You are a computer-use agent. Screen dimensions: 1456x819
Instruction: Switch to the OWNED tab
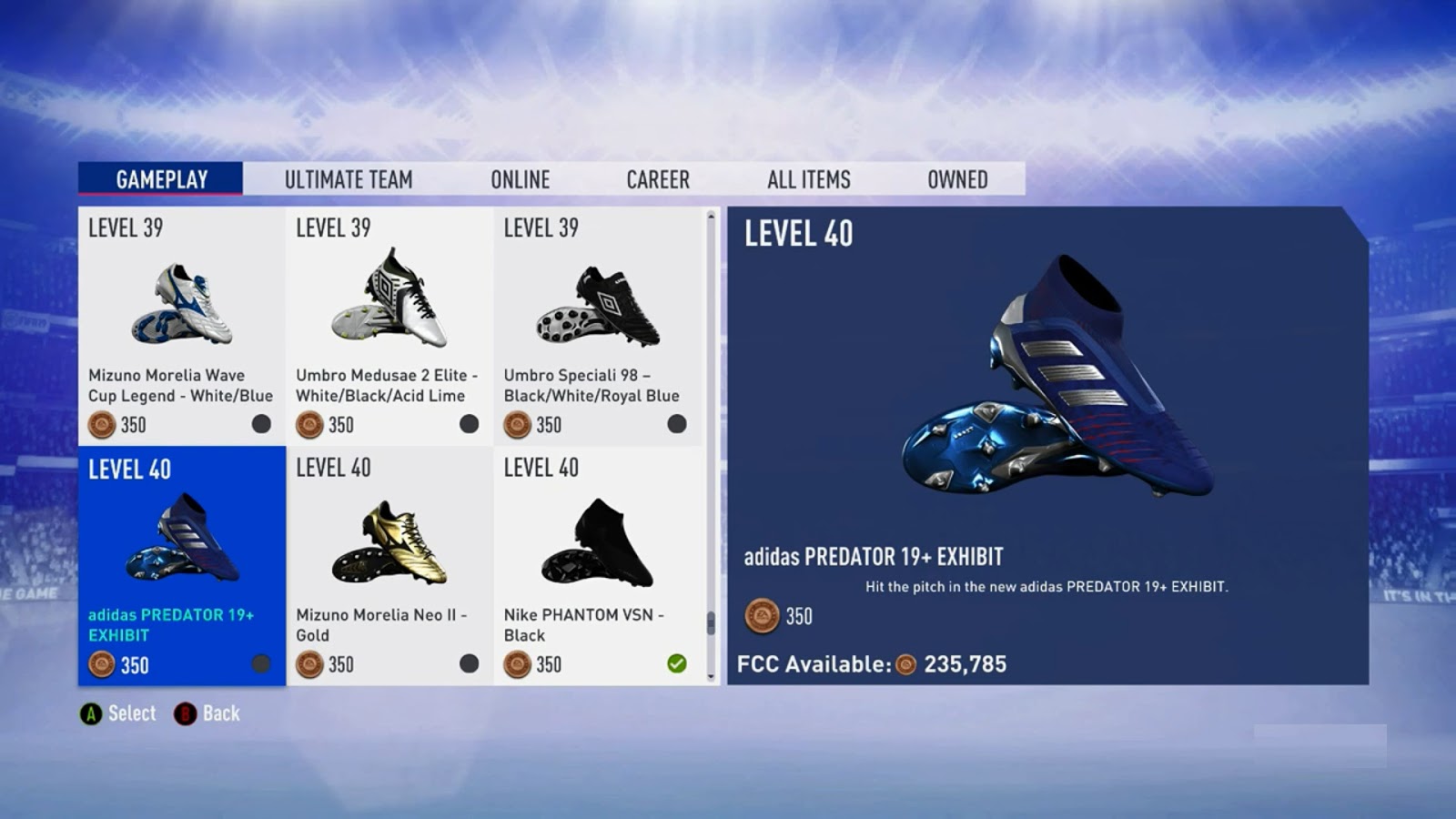956,179
